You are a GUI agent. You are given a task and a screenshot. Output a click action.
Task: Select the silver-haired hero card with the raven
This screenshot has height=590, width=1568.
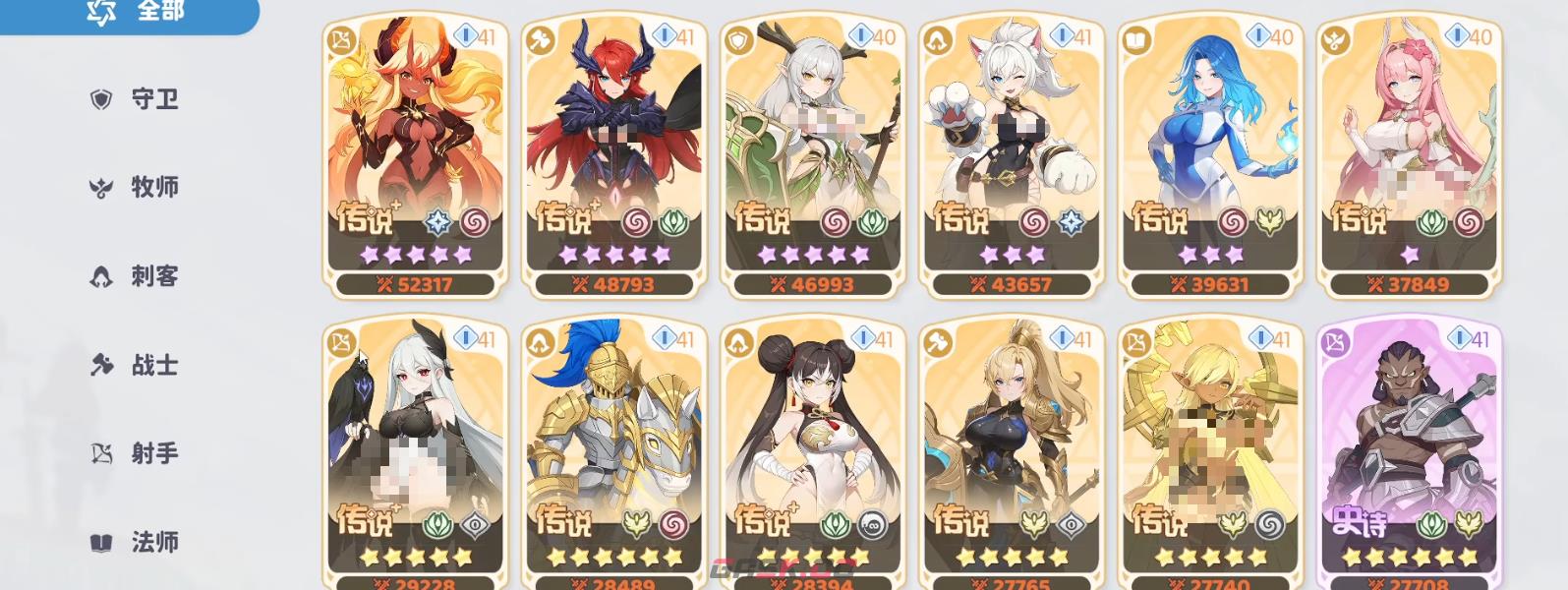(x=415, y=452)
